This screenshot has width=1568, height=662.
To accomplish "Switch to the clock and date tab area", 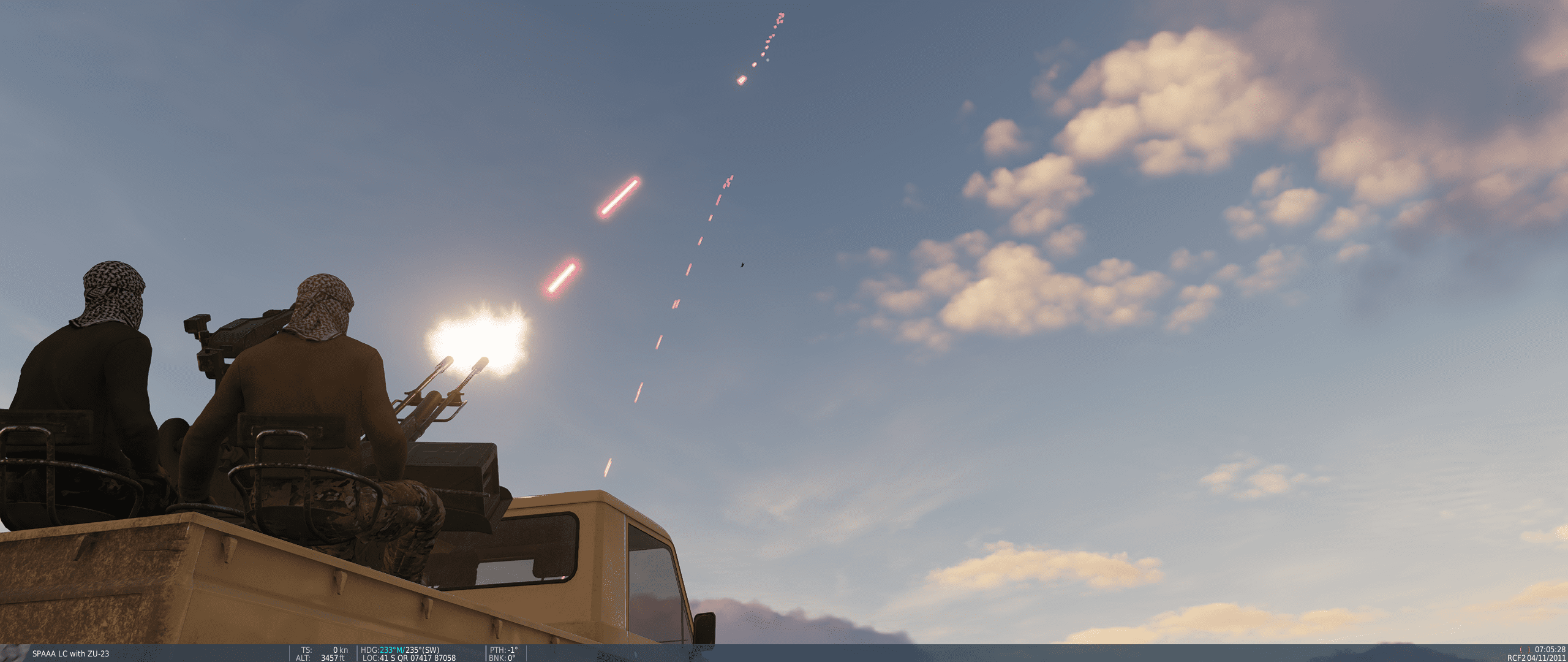I will (1537, 653).
